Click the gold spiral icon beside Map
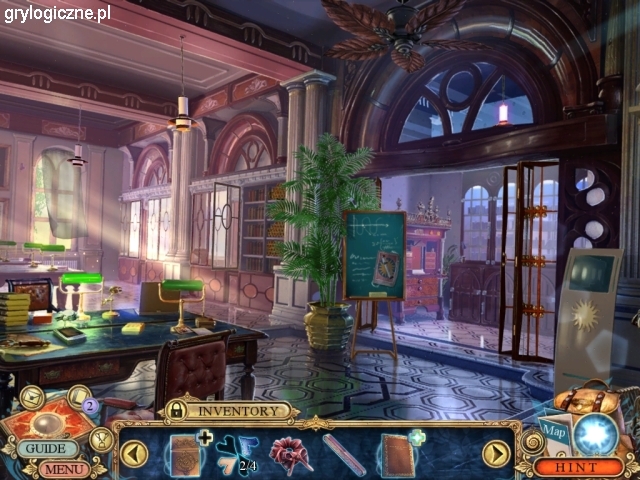This screenshot has height=480, width=640. [x=528, y=440]
